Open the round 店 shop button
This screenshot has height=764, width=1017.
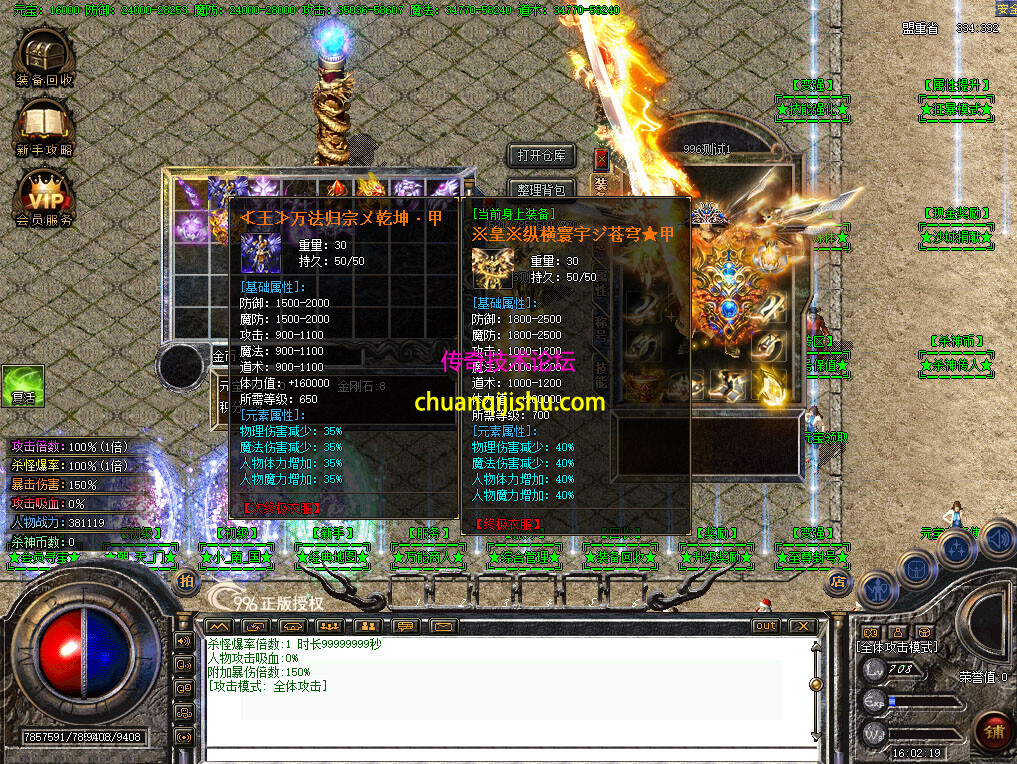[839, 580]
